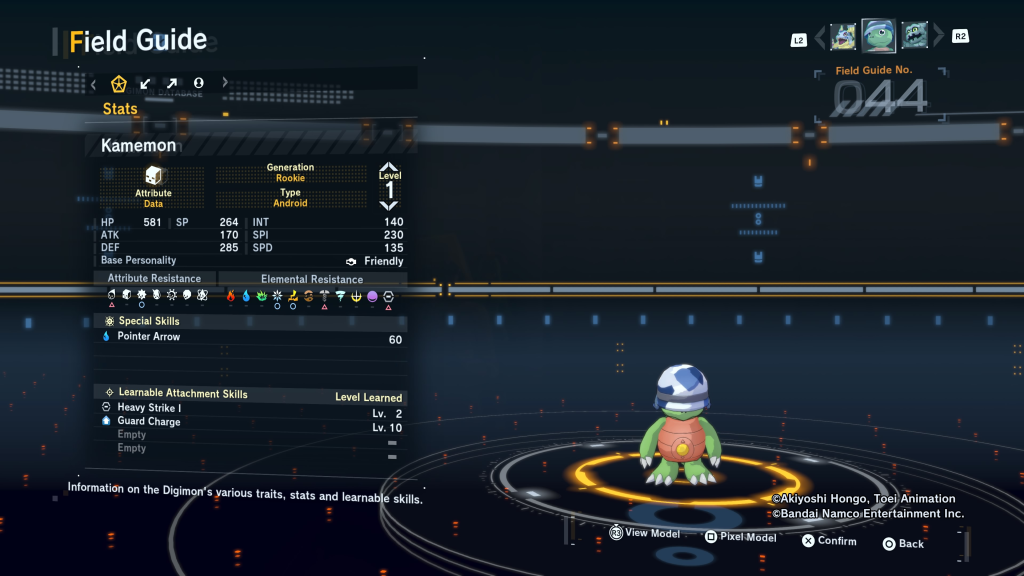Choose the Guard Charge skill row
Screen dimensions: 1024x576
[250, 422]
